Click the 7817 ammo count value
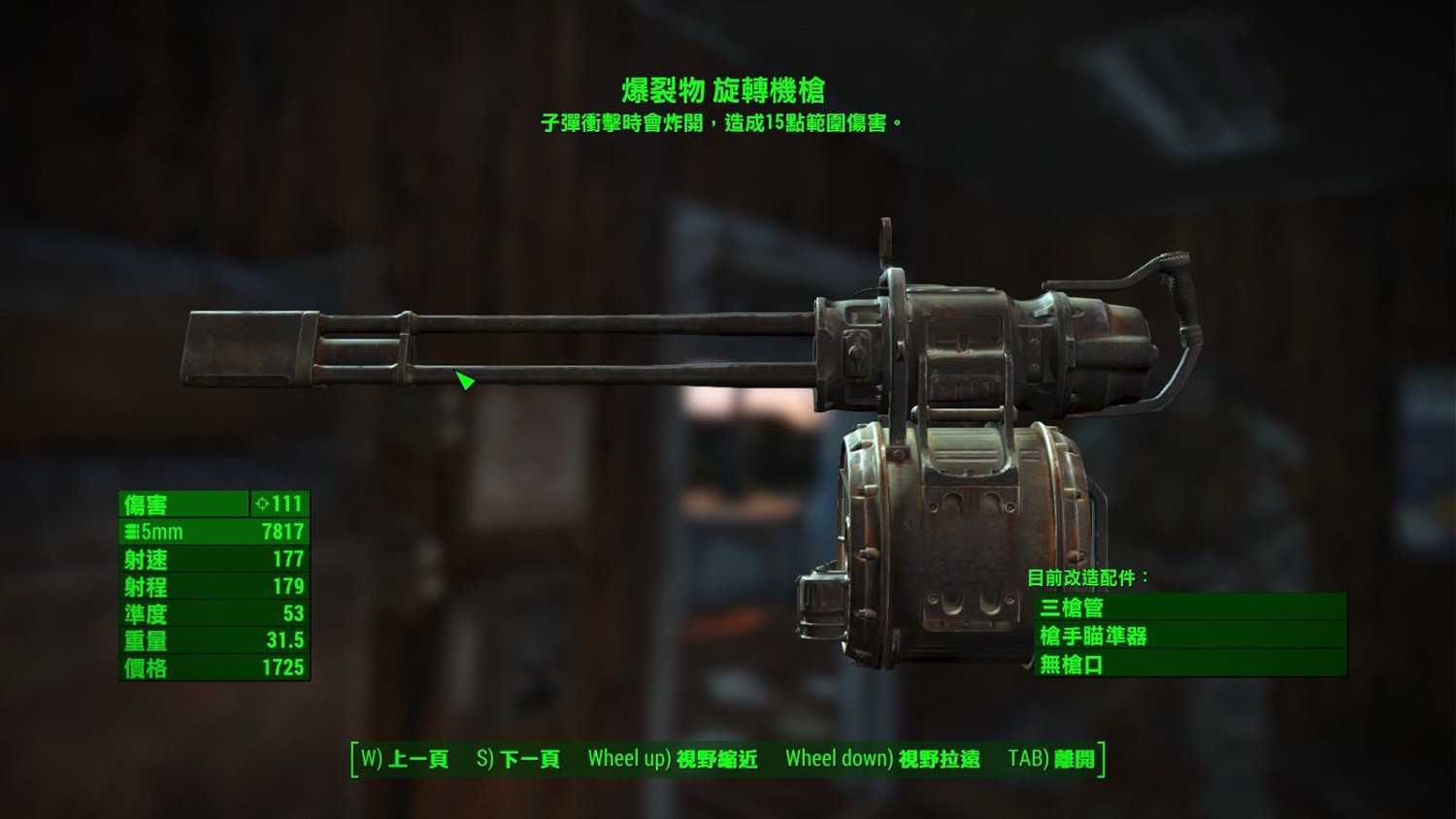 (281, 532)
